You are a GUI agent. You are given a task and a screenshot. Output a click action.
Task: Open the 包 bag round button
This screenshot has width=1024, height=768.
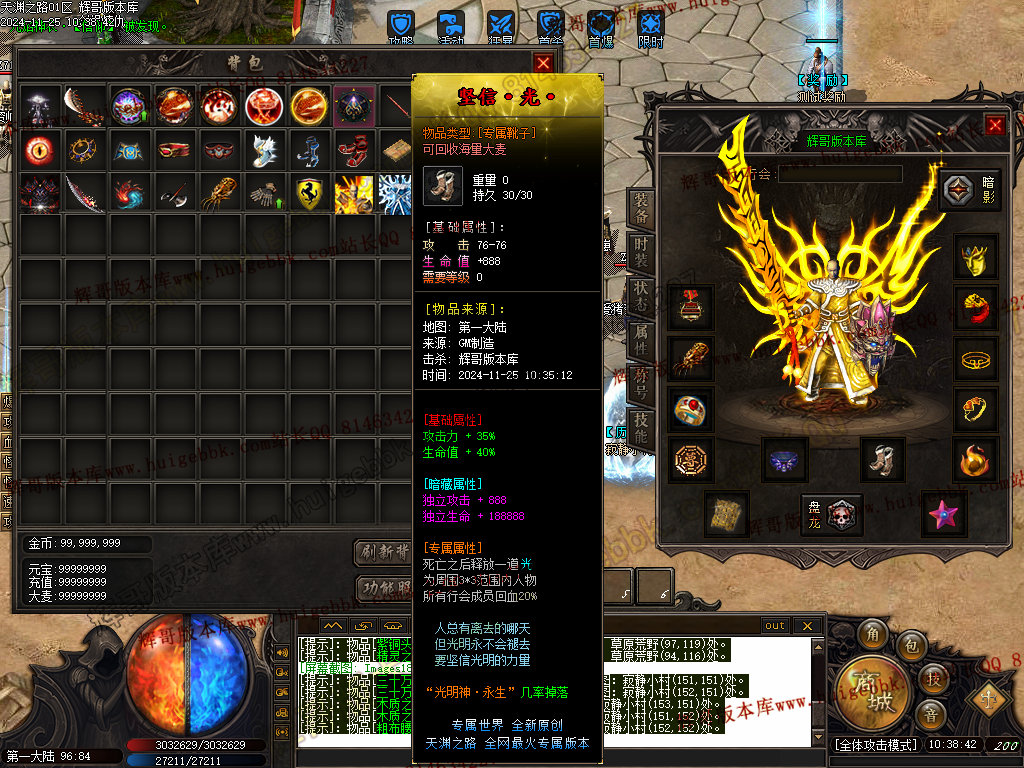click(911, 646)
